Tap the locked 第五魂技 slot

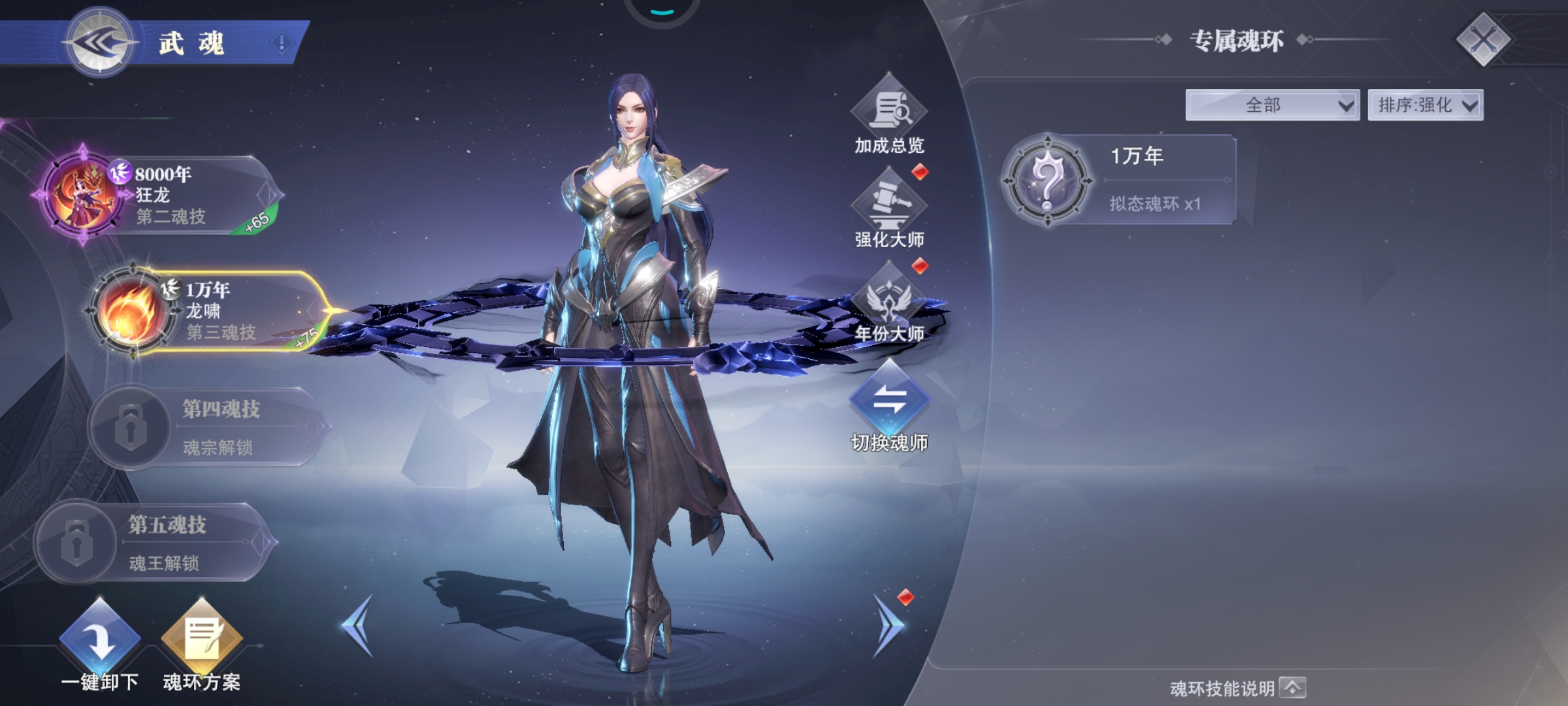click(x=157, y=543)
